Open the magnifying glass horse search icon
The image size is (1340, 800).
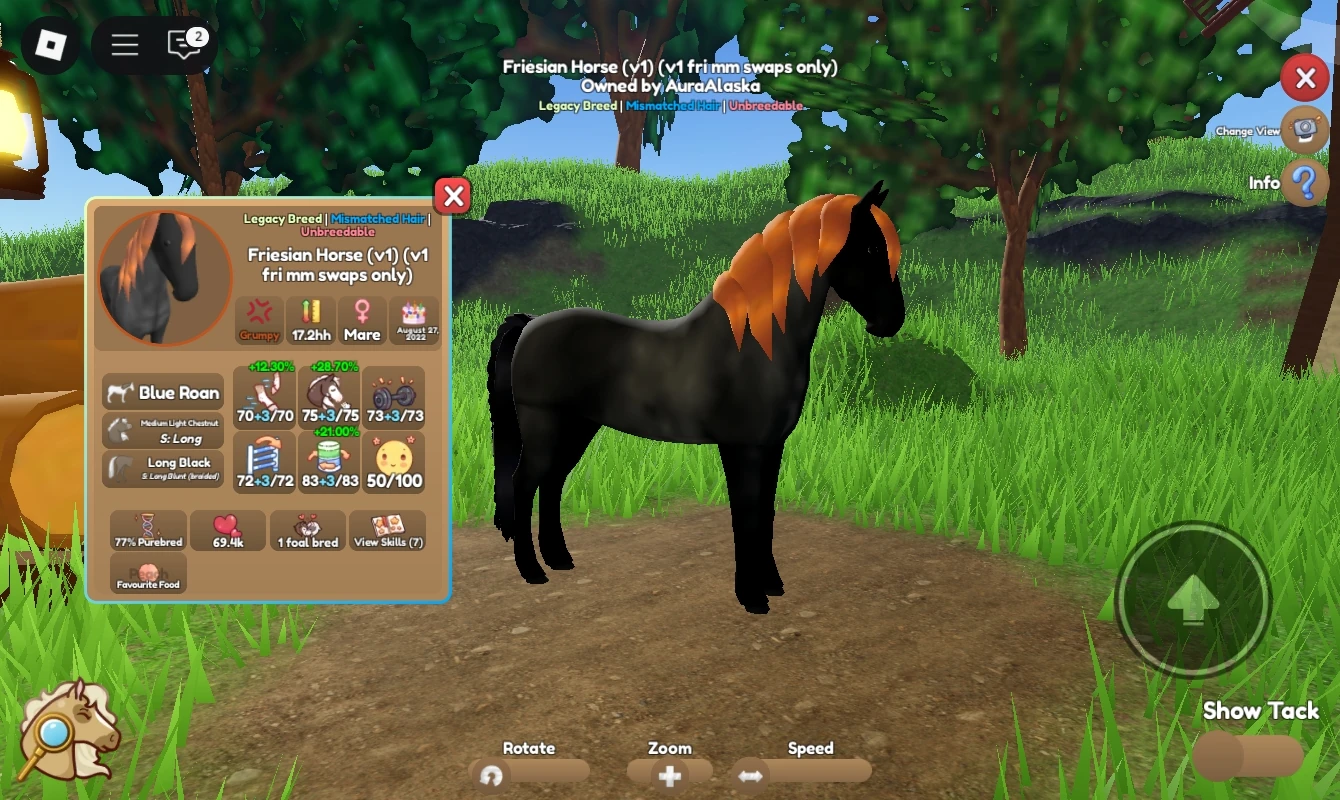70,730
